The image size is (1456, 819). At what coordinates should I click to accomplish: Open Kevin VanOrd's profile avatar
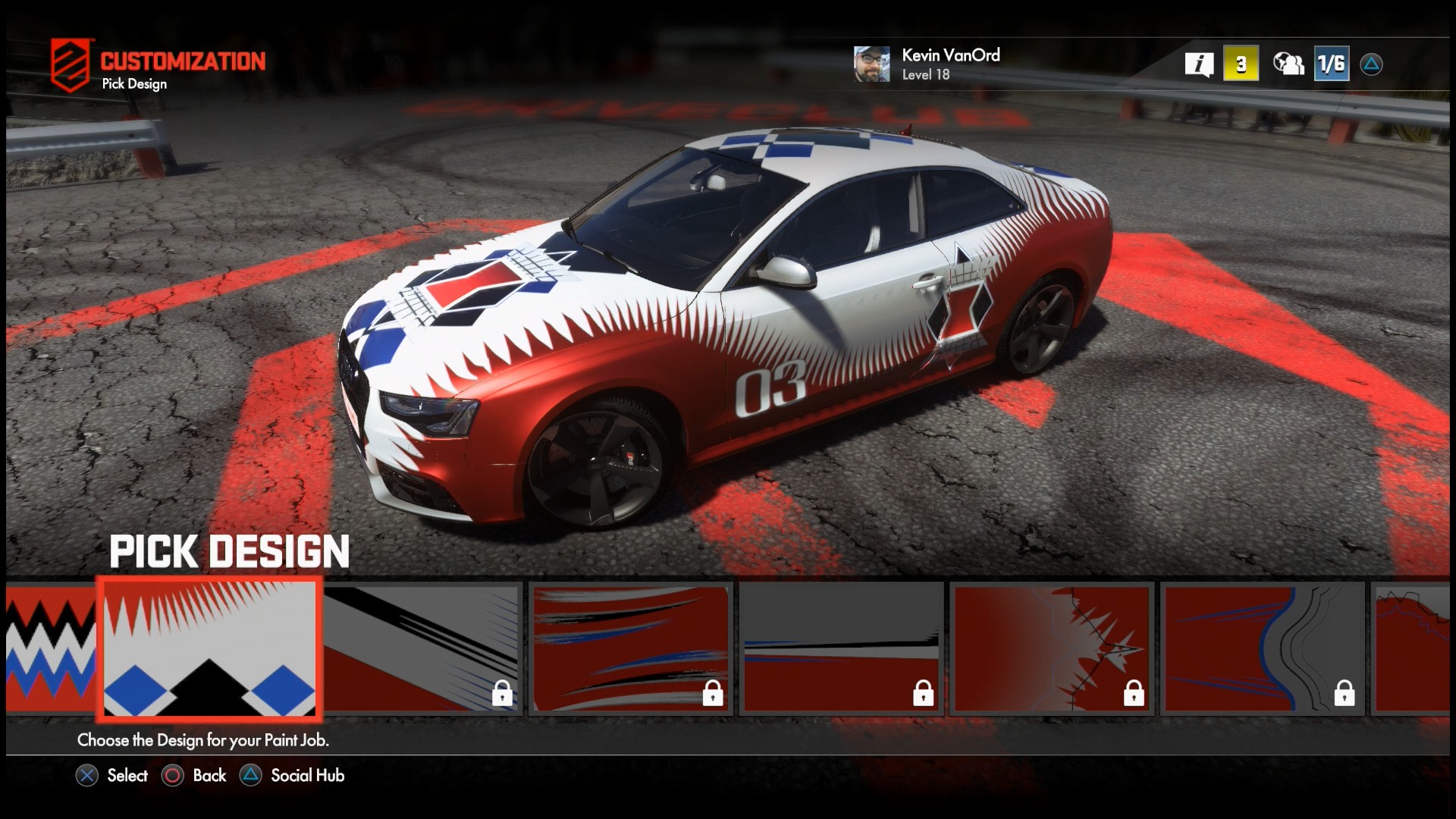click(871, 64)
